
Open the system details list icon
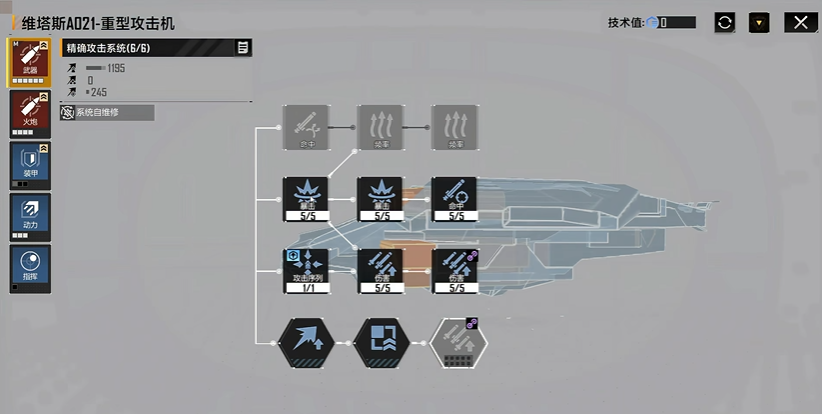pos(243,47)
